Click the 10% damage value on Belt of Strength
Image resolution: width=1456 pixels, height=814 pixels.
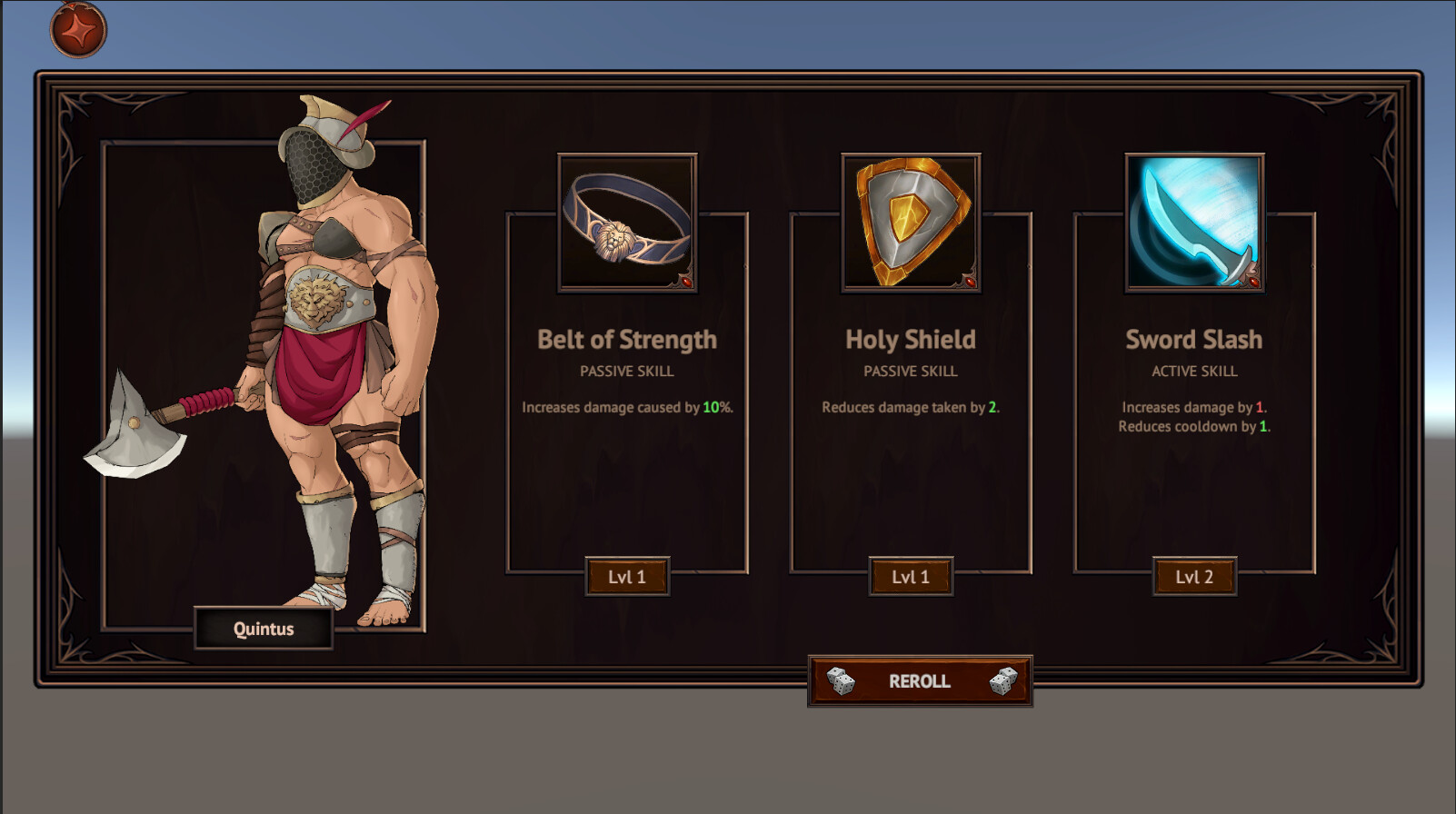click(710, 408)
